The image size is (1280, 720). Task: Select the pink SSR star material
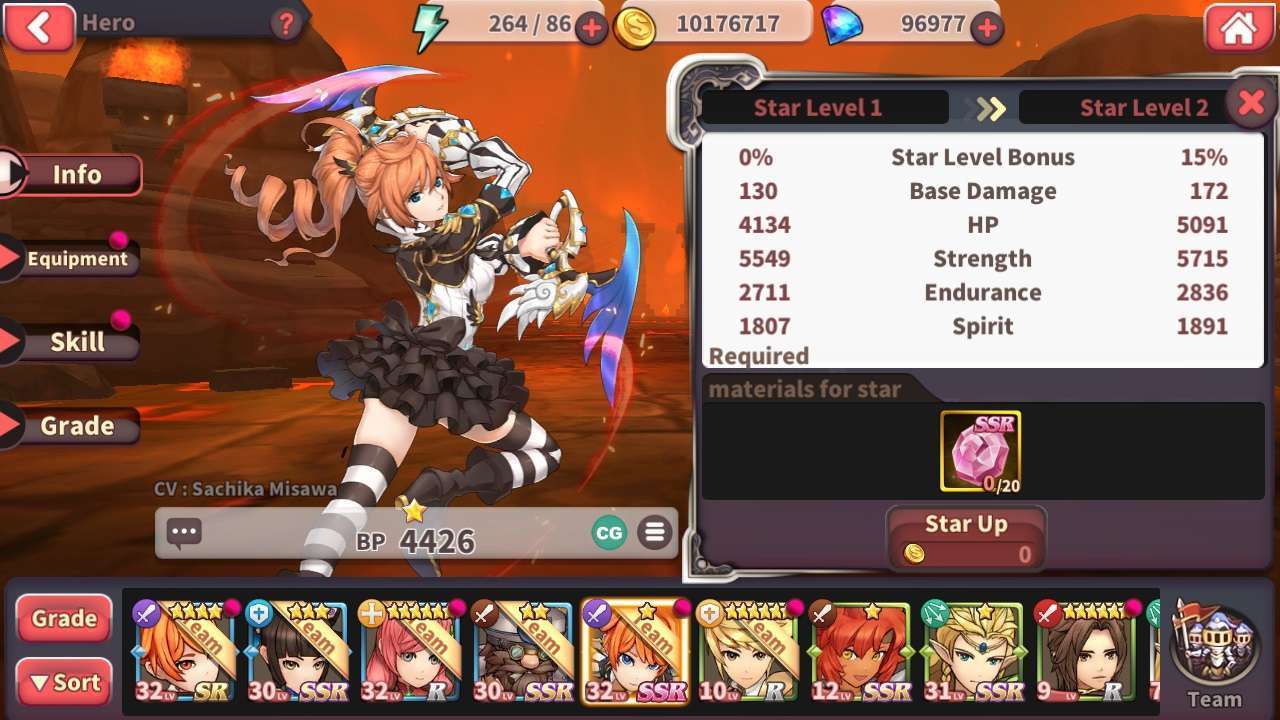pyautogui.click(x=980, y=451)
